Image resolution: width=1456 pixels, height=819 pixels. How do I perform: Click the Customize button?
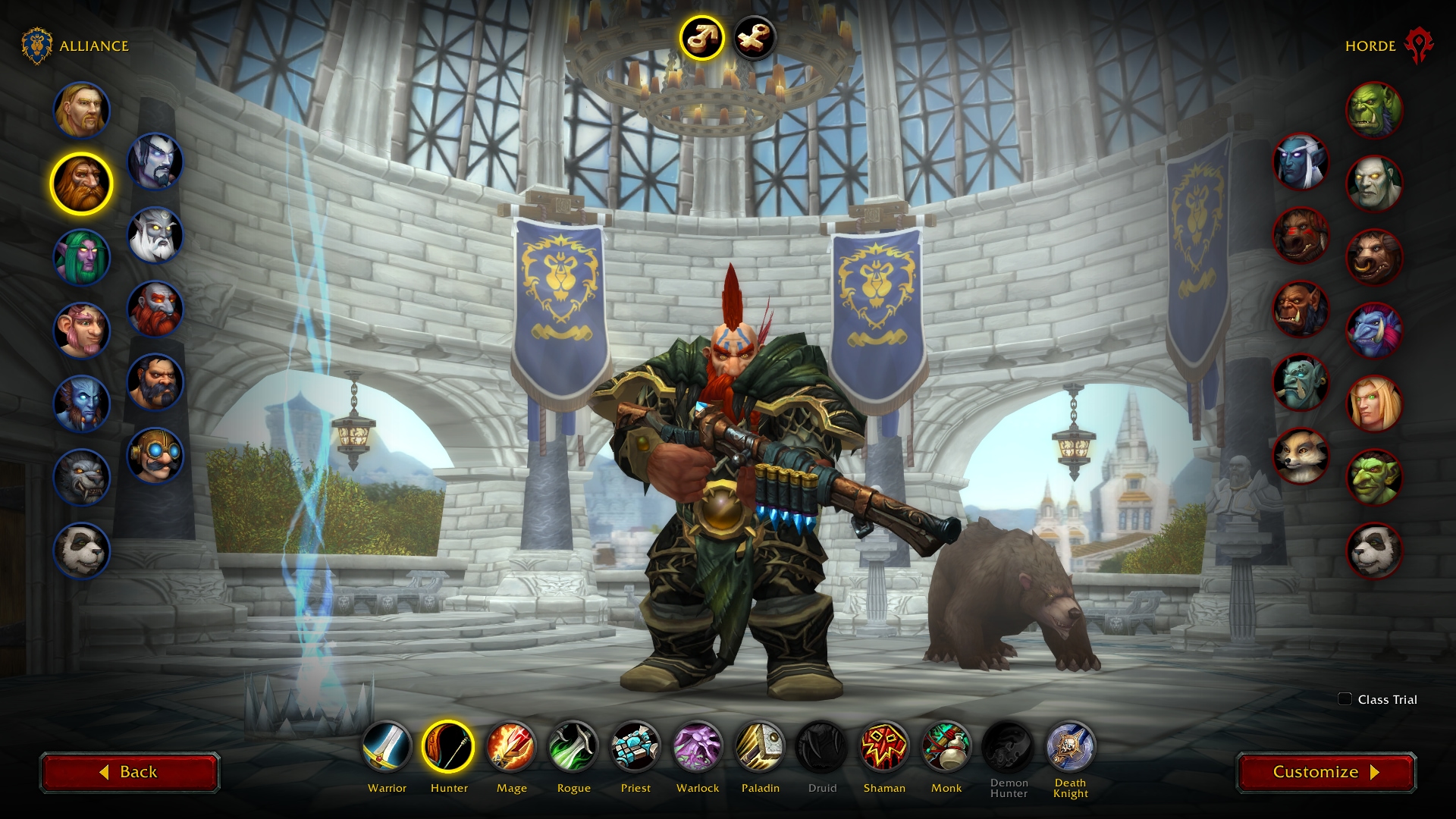pyautogui.click(x=1326, y=772)
